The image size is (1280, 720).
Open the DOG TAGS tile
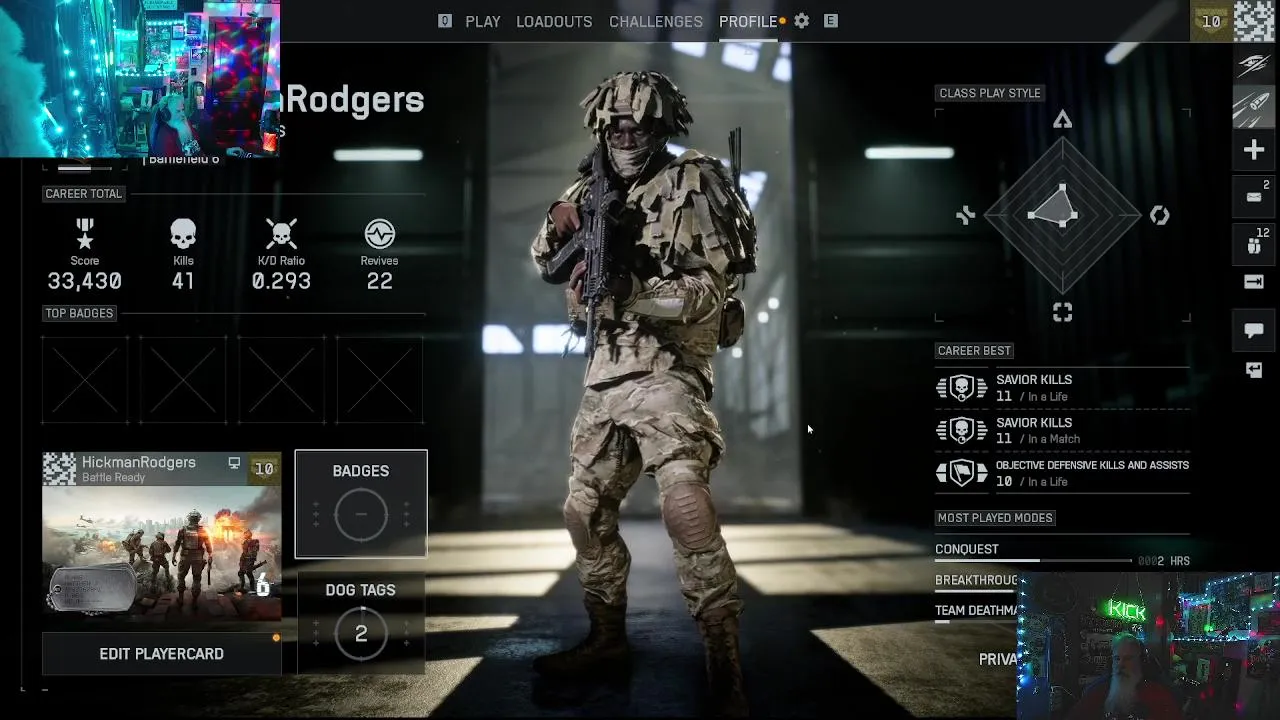click(361, 622)
